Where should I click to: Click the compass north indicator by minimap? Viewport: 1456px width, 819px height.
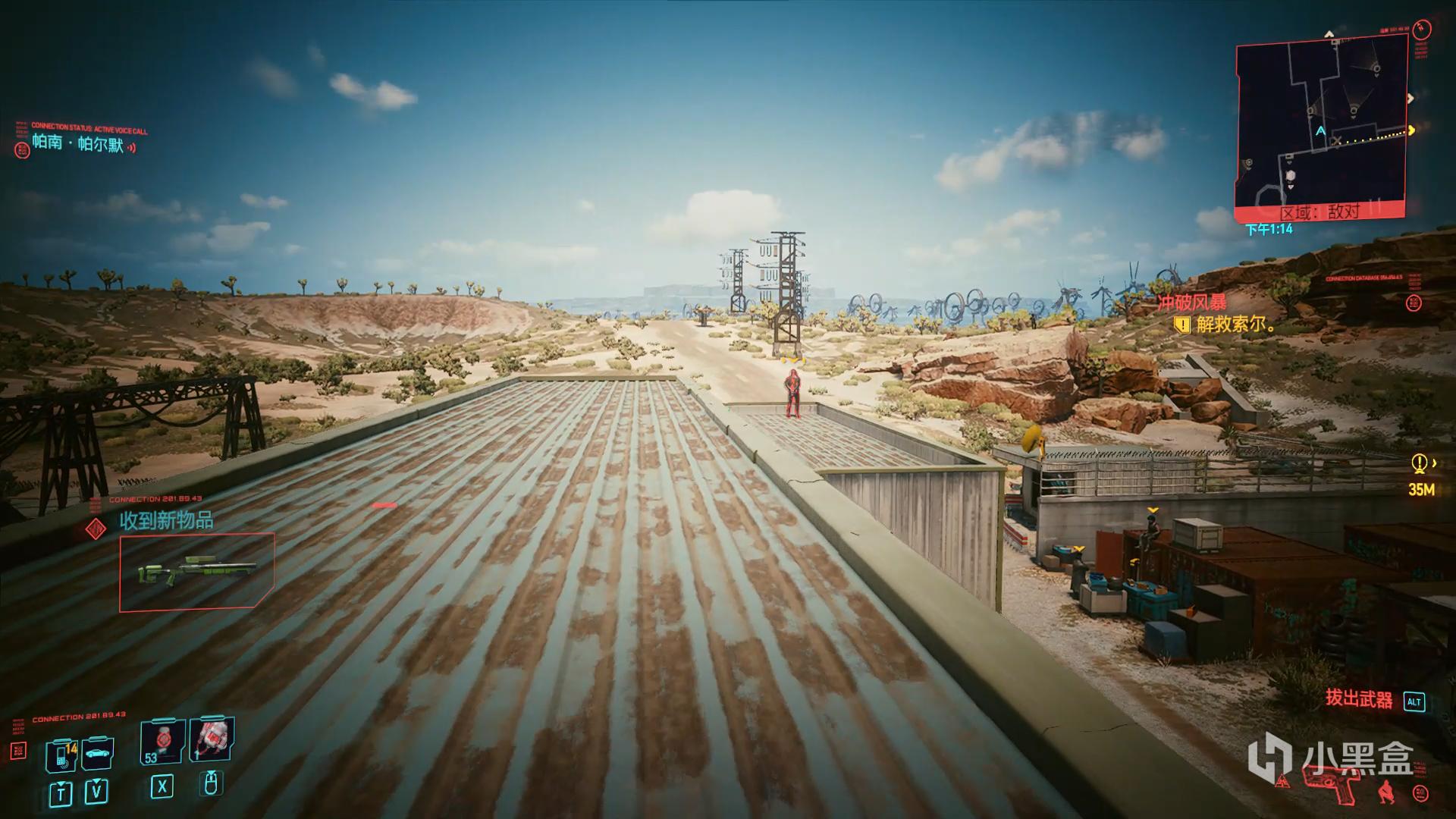tap(1329, 35)
